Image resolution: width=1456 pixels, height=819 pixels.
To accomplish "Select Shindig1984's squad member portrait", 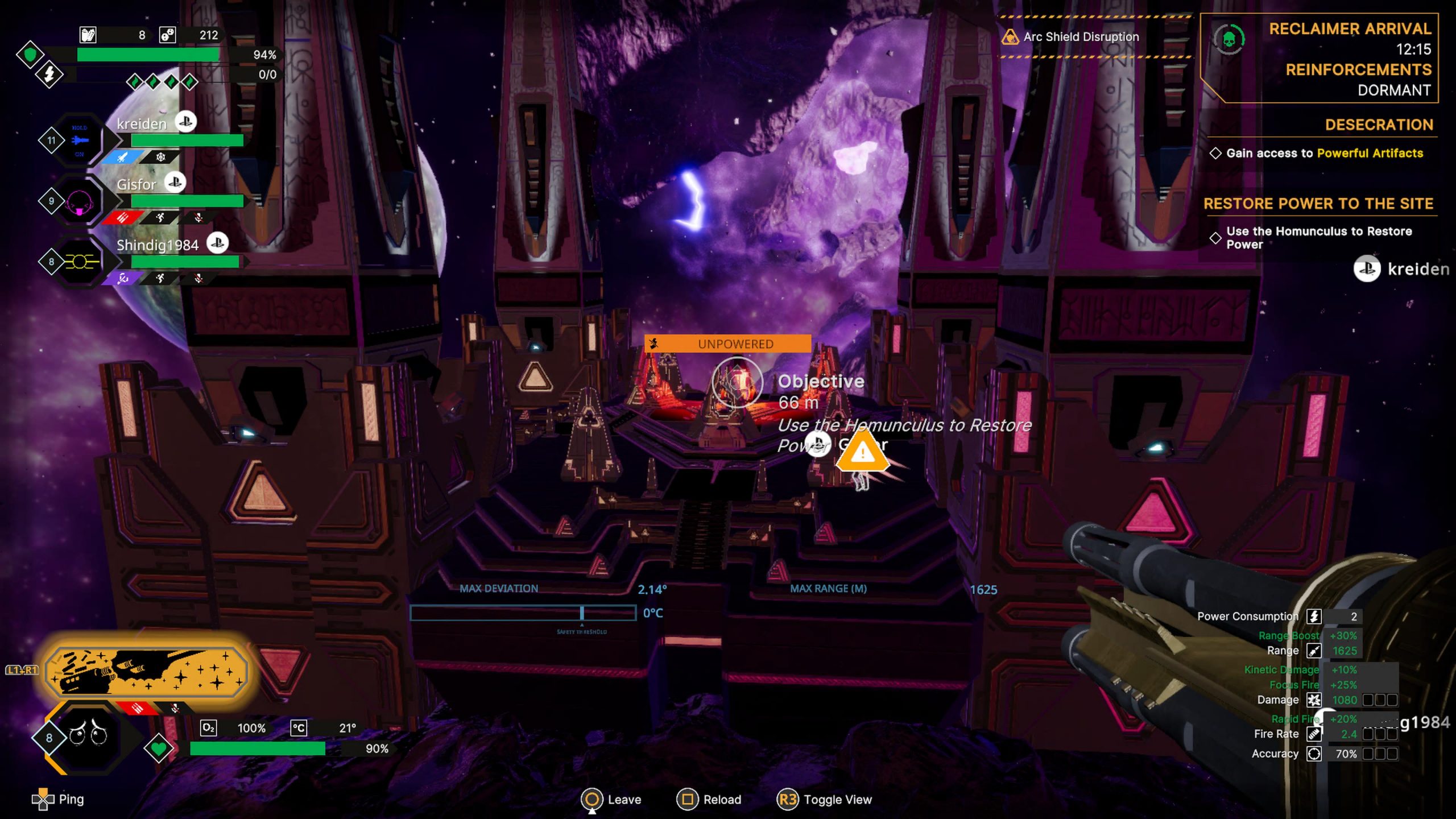I will point(78,262).
